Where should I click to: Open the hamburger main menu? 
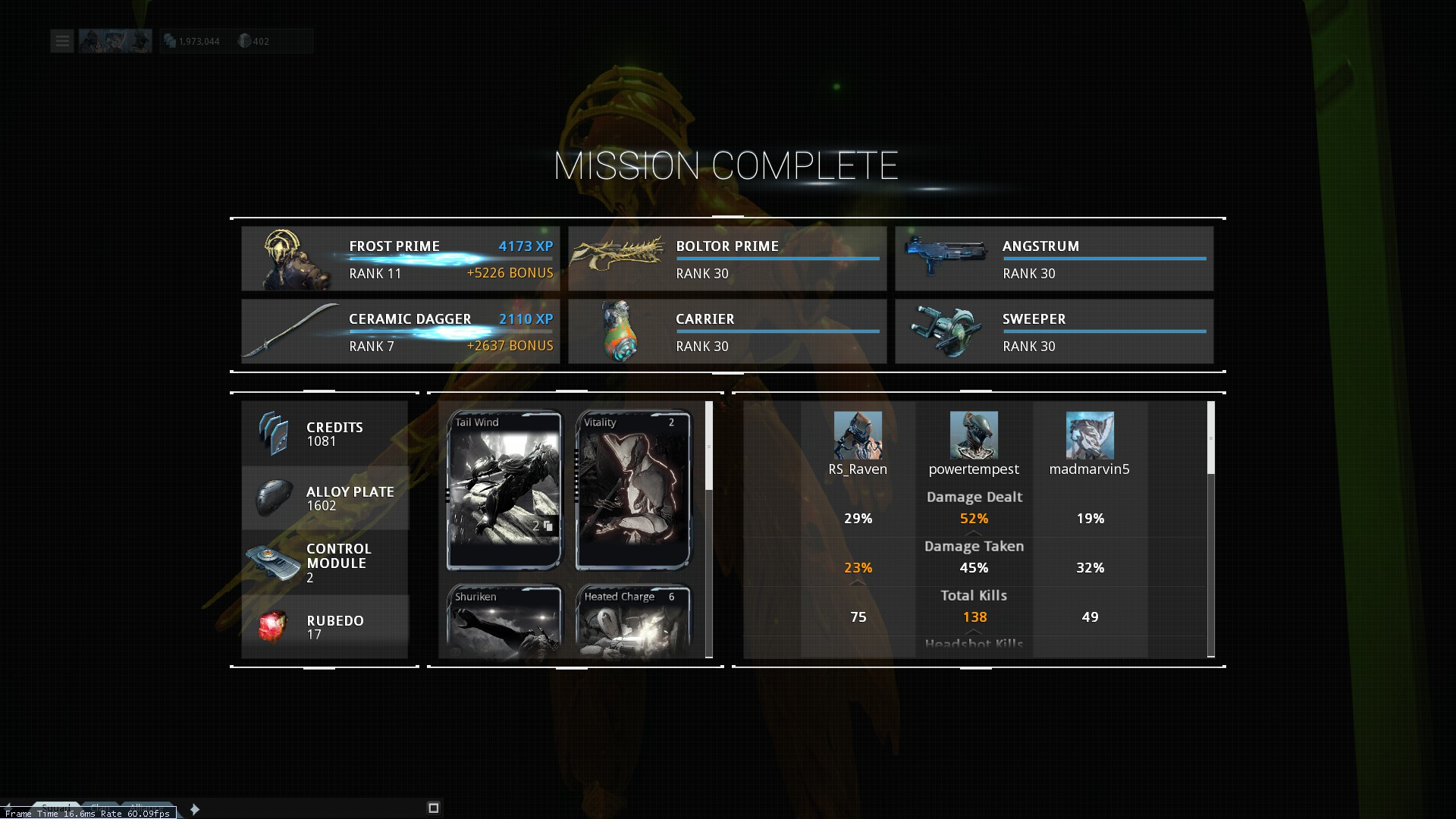tap(62, 41)
